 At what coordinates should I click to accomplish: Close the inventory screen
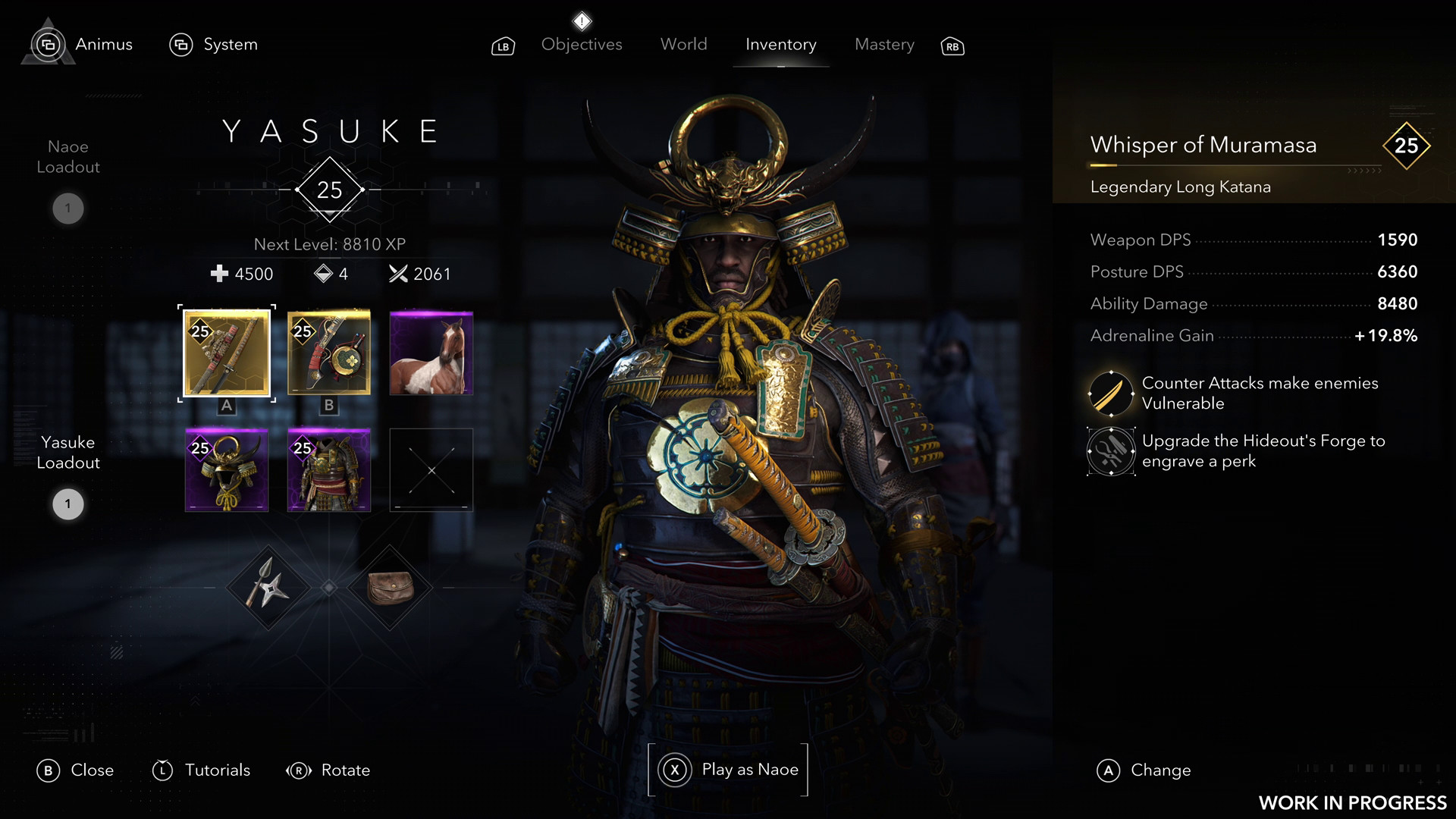[x=75, y=770]
